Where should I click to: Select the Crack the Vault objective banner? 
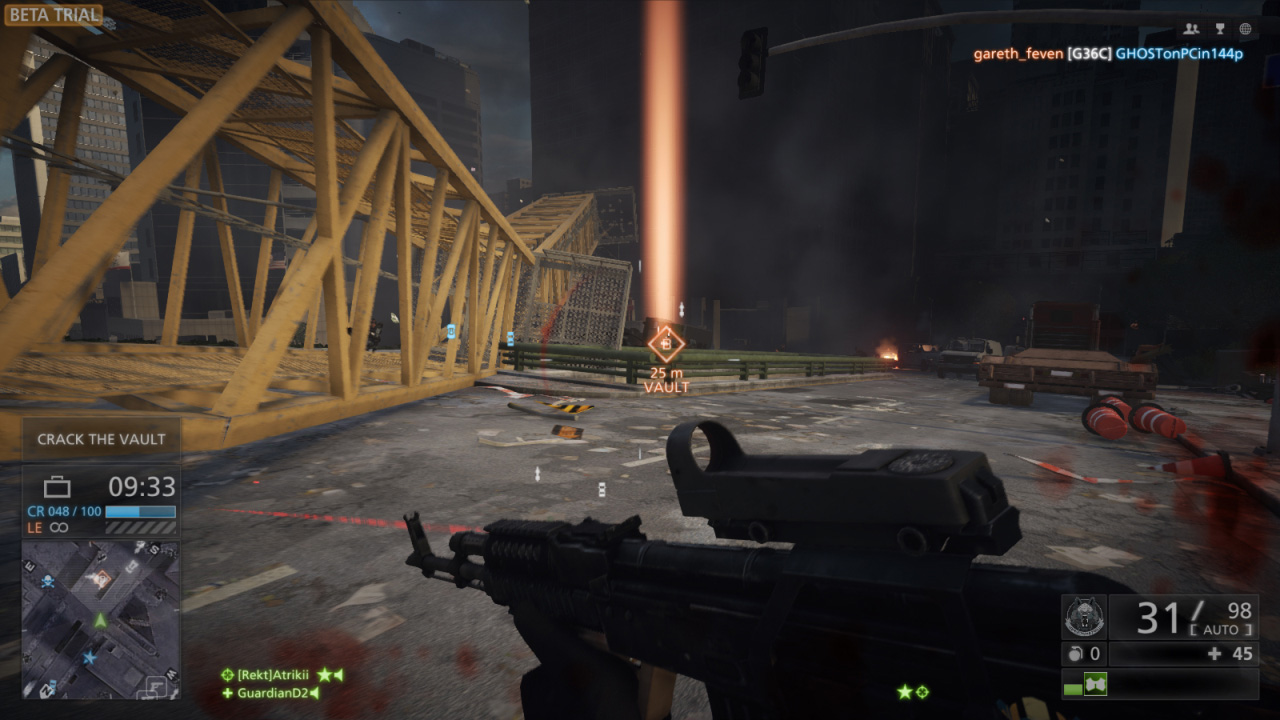(x=101, y=439)
